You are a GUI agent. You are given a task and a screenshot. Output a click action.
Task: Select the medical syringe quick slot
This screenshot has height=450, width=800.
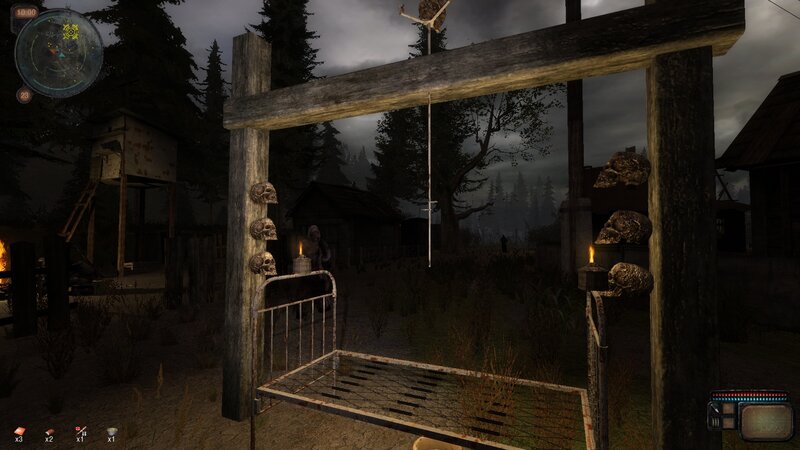pos(81,431)
